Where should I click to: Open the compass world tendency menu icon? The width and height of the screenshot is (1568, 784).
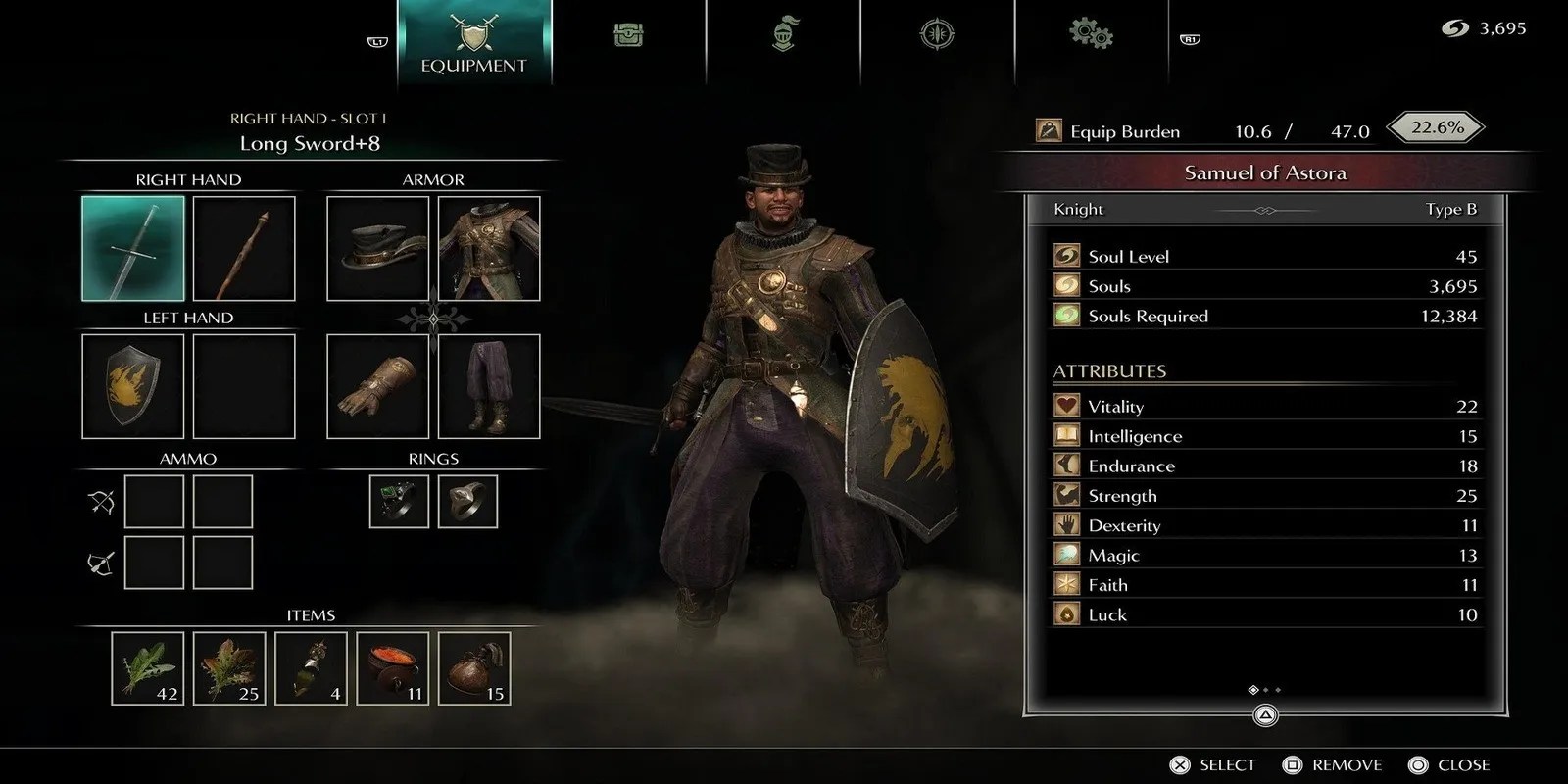[935, 34]
